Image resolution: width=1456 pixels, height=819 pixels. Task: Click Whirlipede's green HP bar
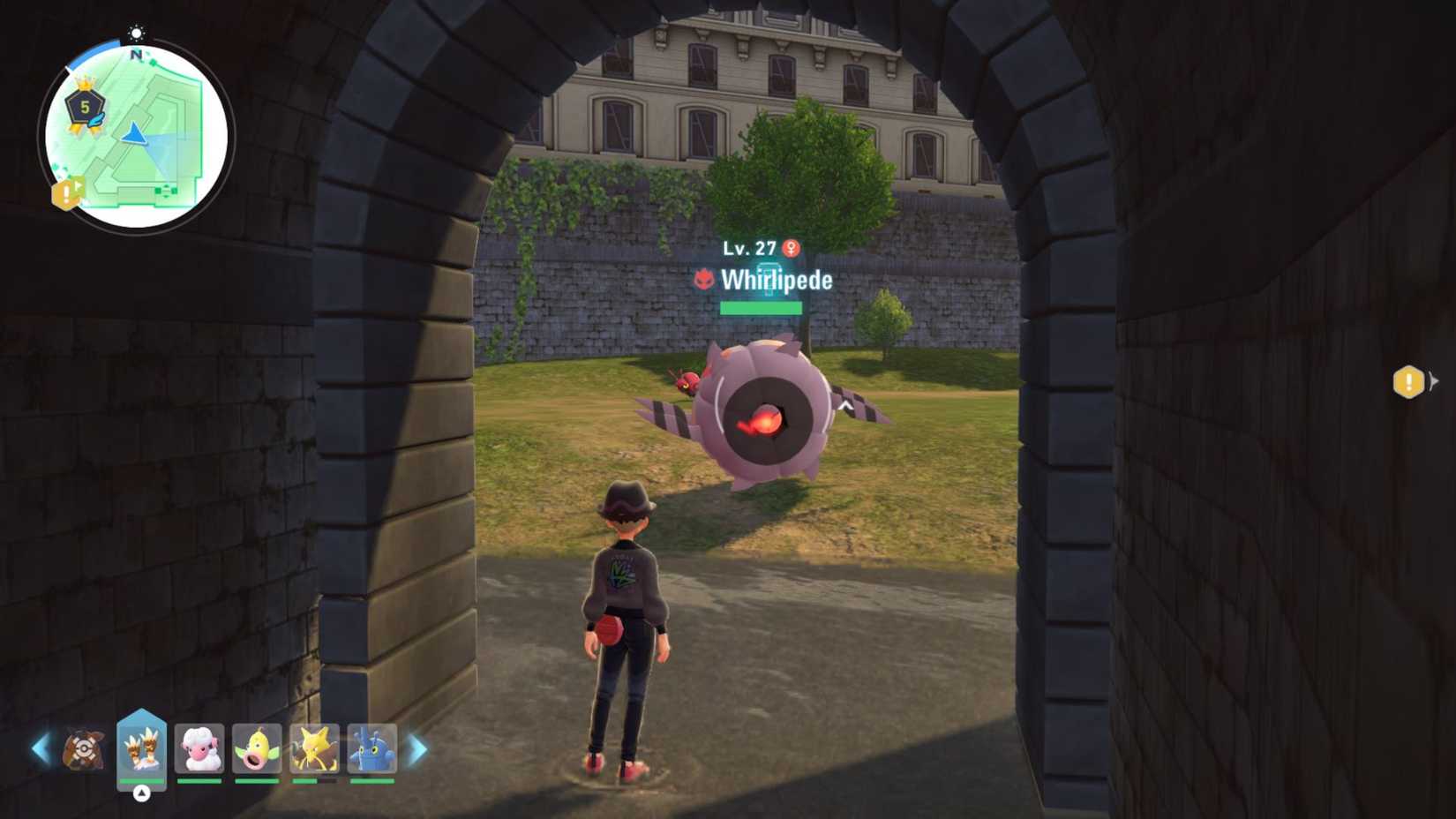[x=761, y=308]
